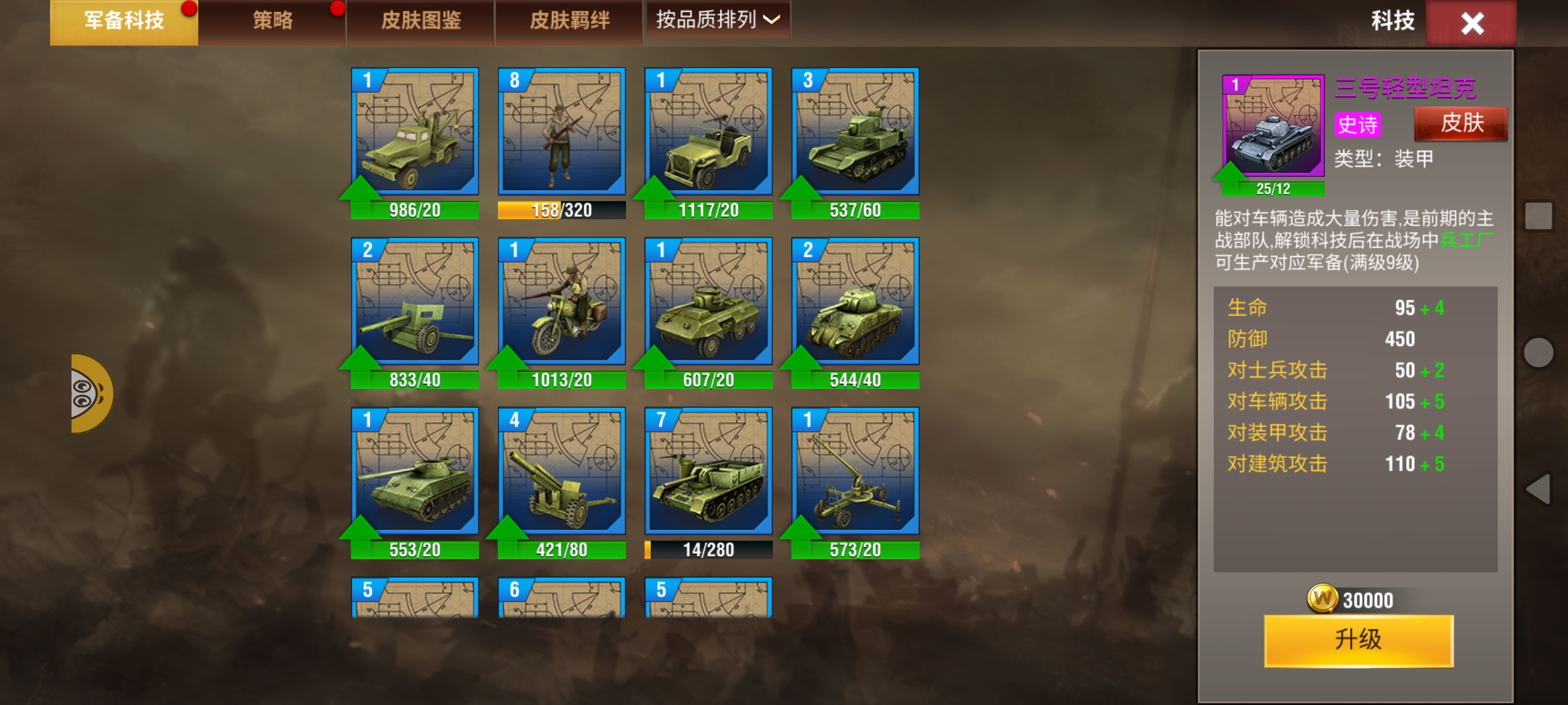Open the 策略 tab

tap(272, 21)
